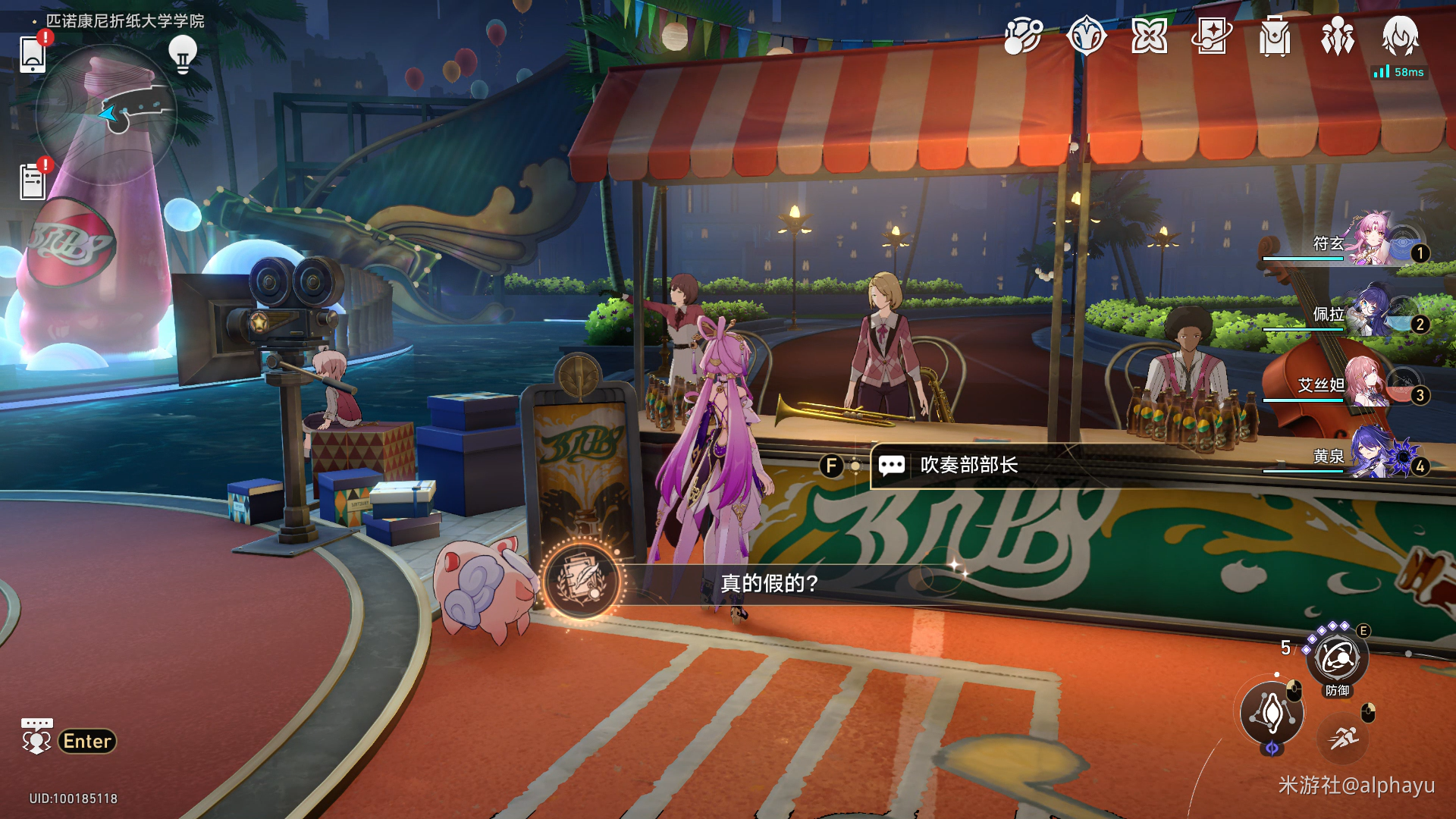Open the circular minimap
This screenshot has height=819, width=1456.
[x=106, y=114]
